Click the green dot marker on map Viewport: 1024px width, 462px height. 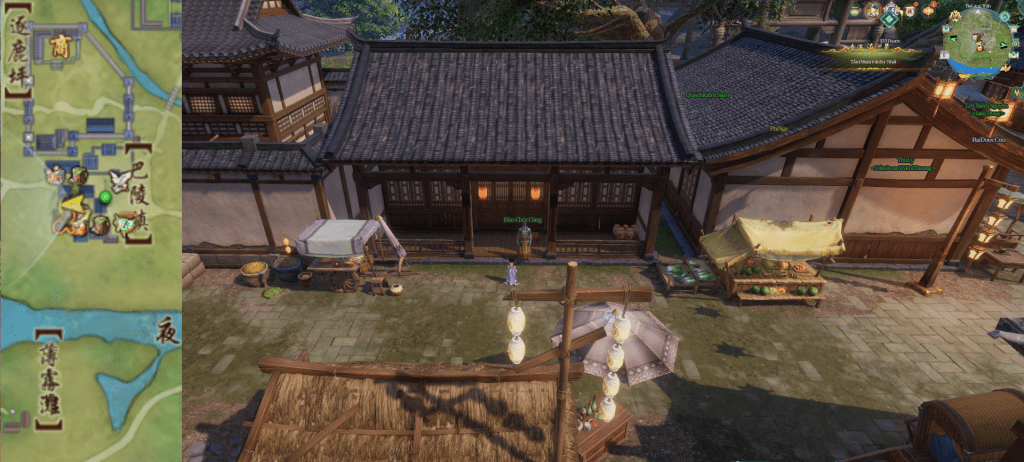(106, 197)
